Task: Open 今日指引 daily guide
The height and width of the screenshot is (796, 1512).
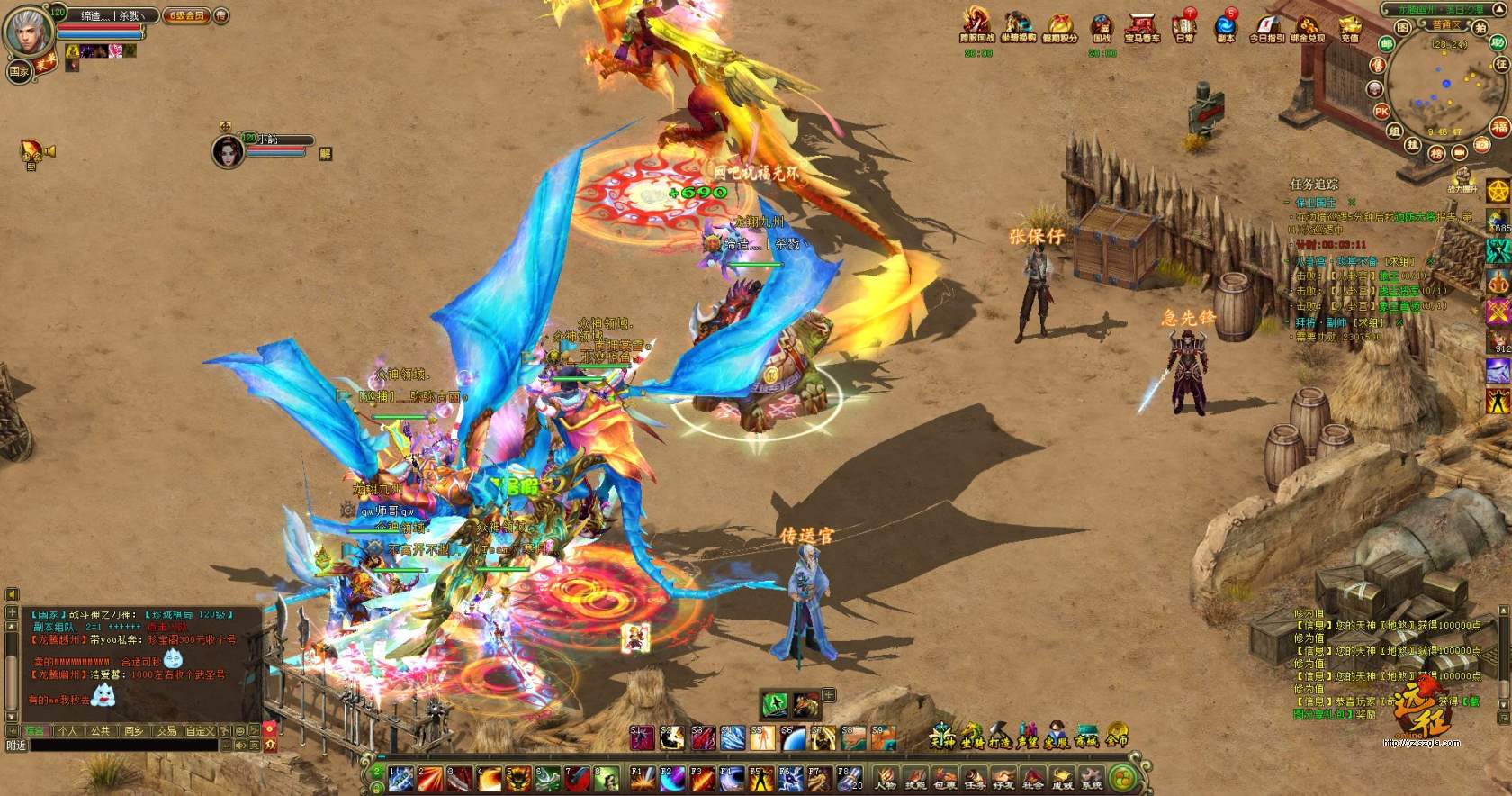Action: 1266,26
